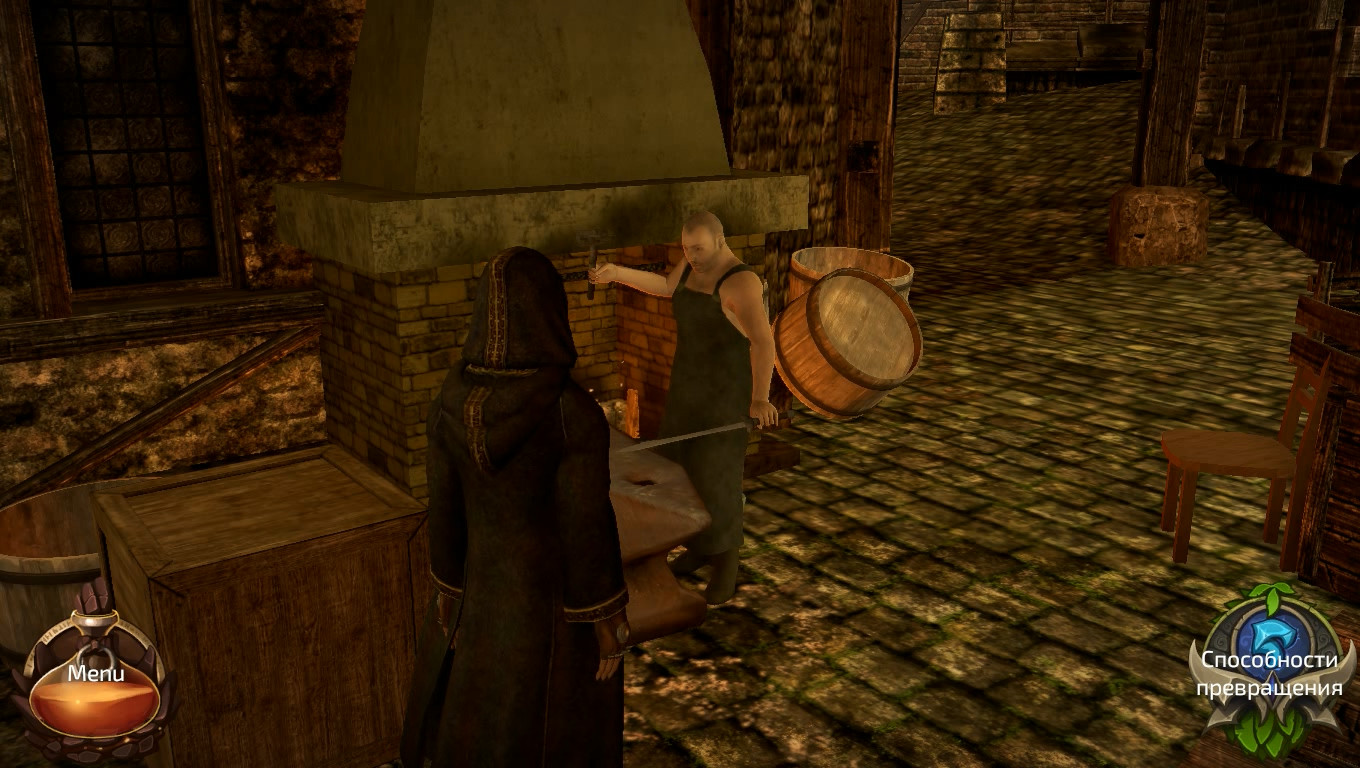Click the blue arrow gem inside the emblem
1360x768 pixels.
click(x=1273, y=636)
